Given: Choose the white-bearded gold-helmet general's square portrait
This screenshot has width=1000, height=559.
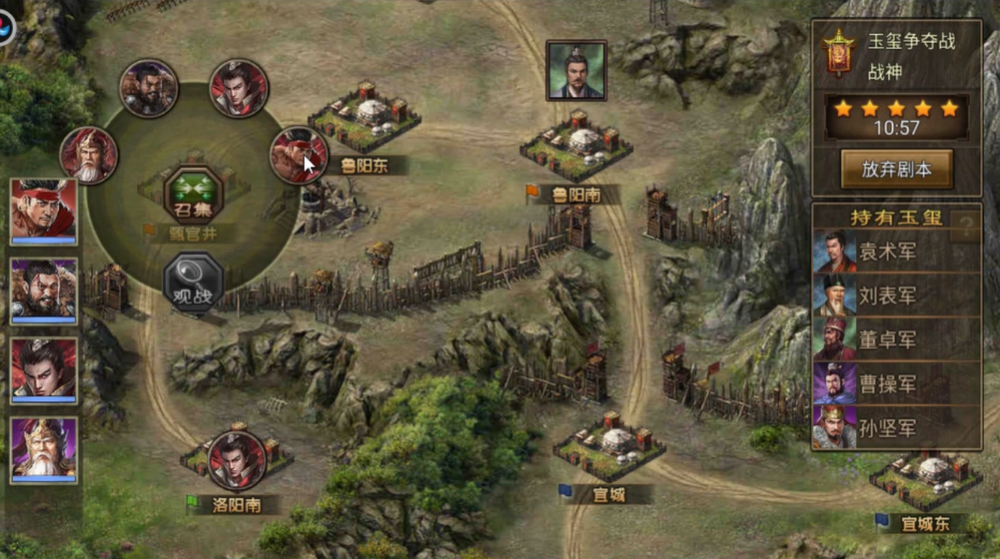Looking at the screenshot, I should [x=43, y=447].
